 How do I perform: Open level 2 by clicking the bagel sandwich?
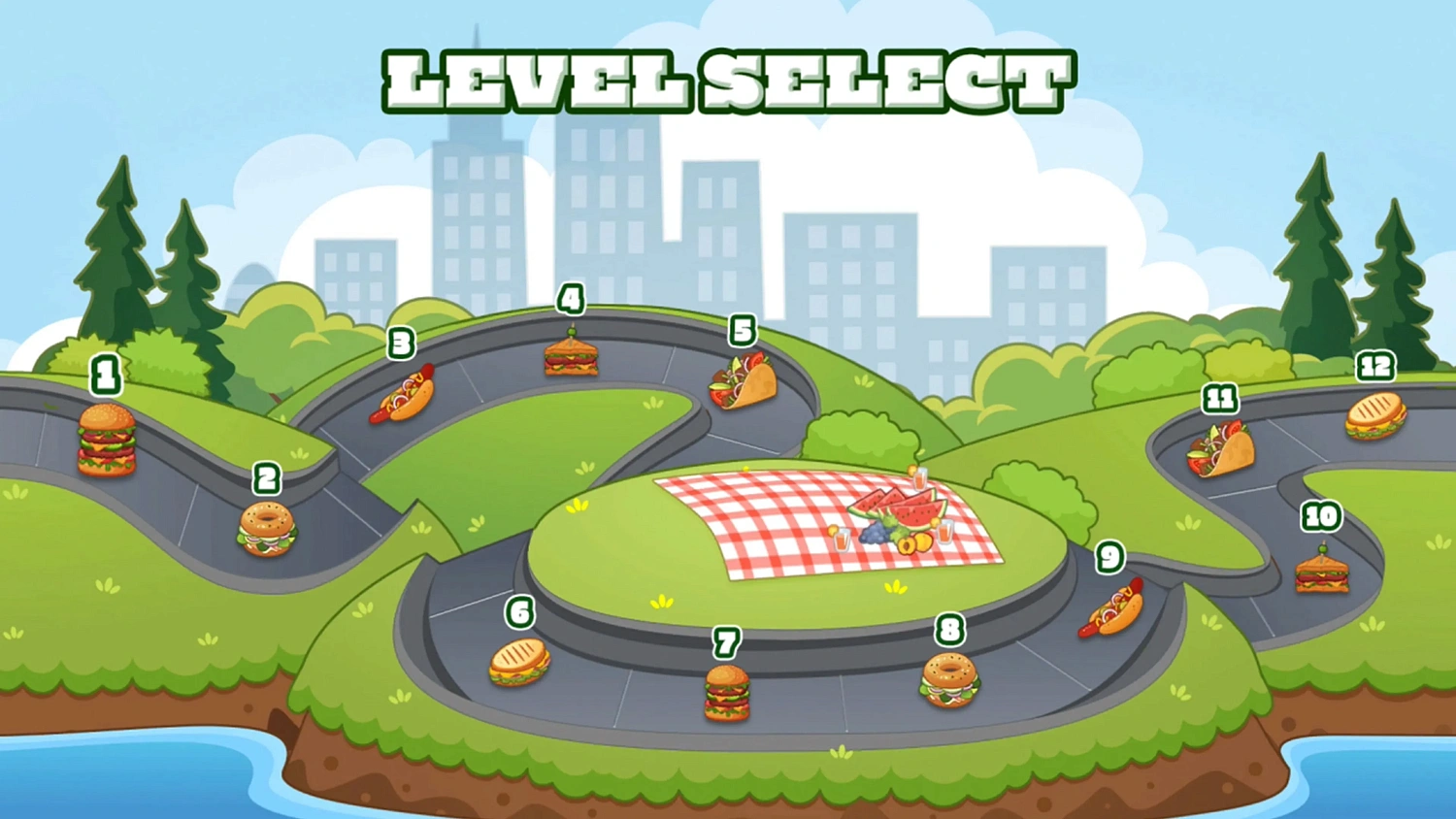pos(266,532)
